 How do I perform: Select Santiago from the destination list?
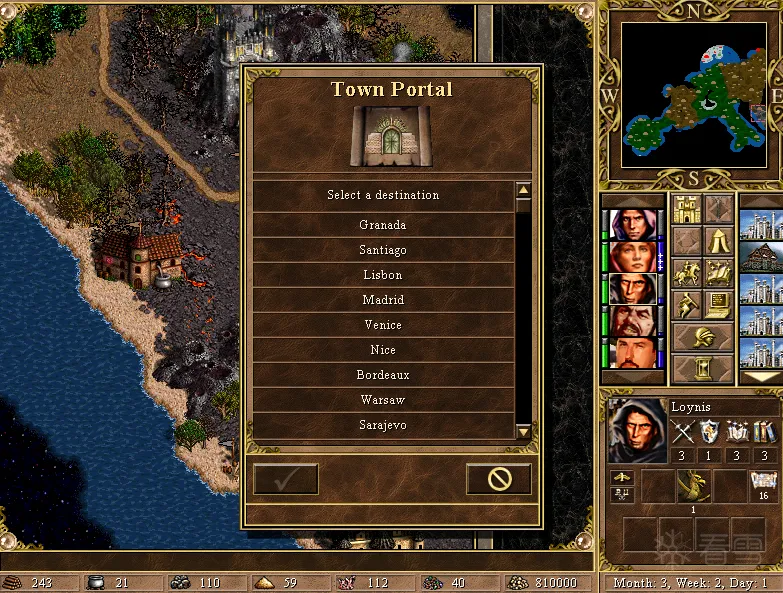coord(382,250)
